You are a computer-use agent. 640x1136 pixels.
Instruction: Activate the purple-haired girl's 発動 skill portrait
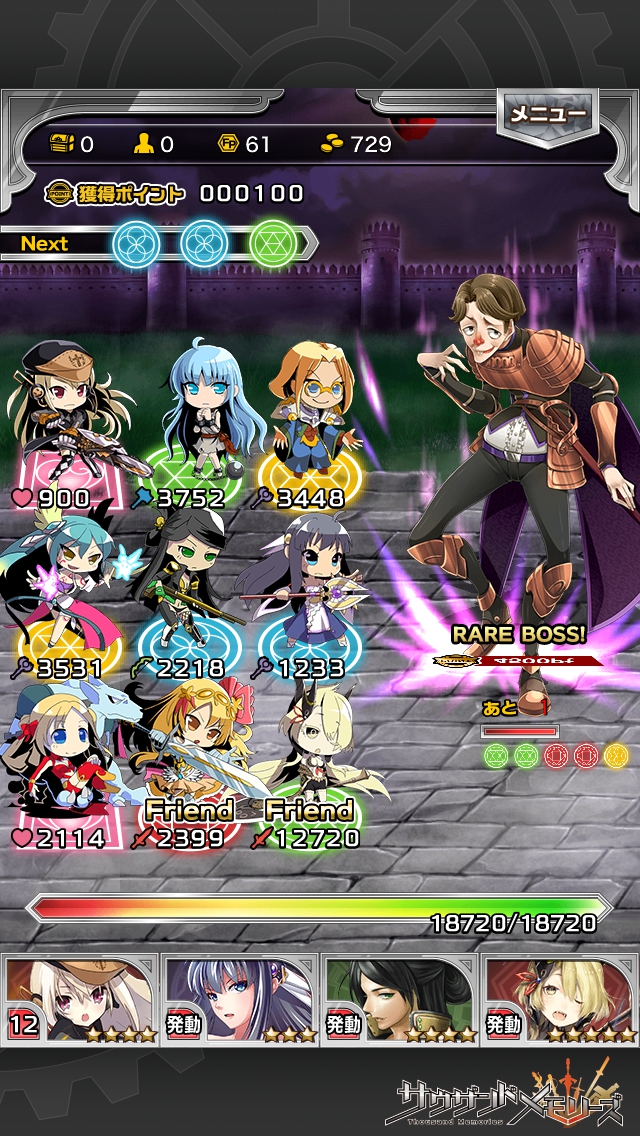pos(240,998)
